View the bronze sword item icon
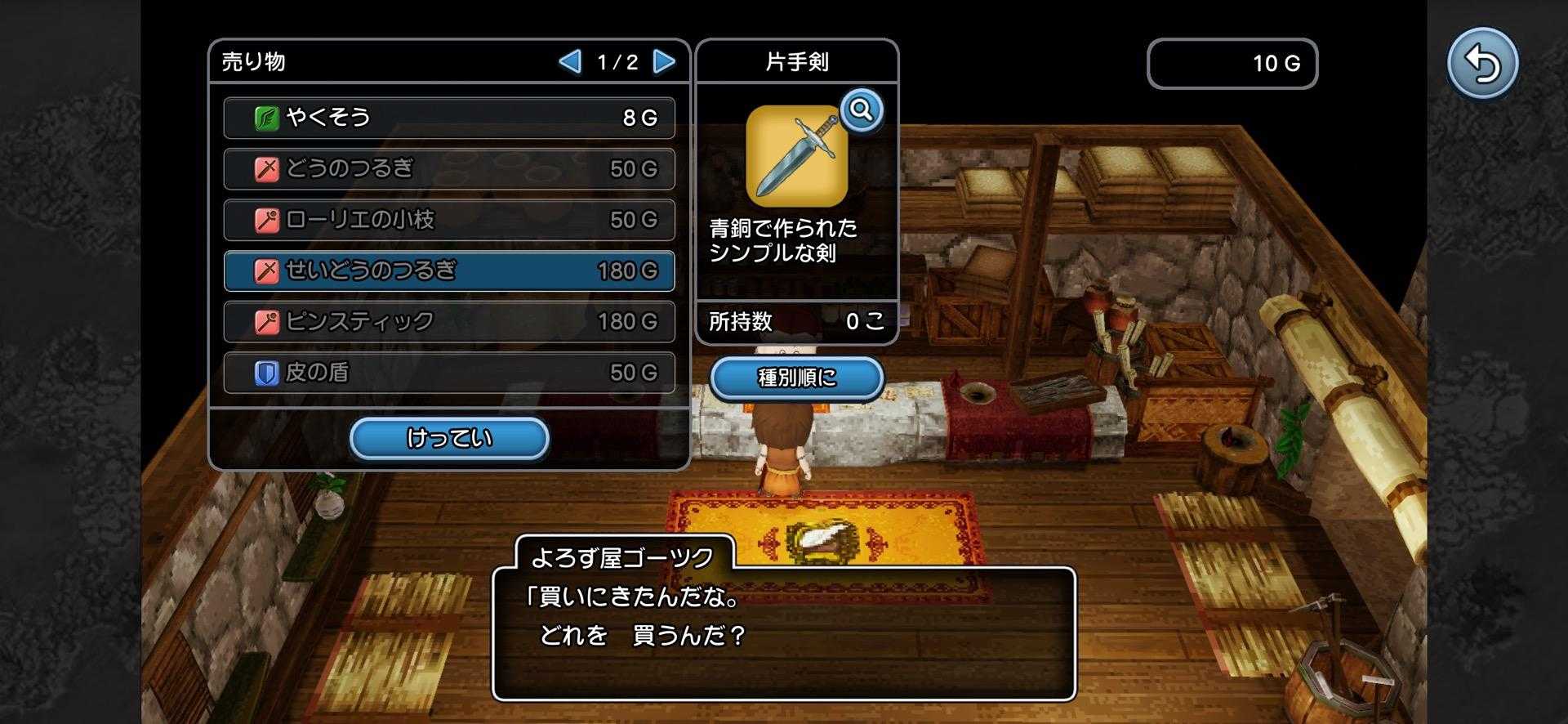1568x724 pixels. [x=796, y=157]
